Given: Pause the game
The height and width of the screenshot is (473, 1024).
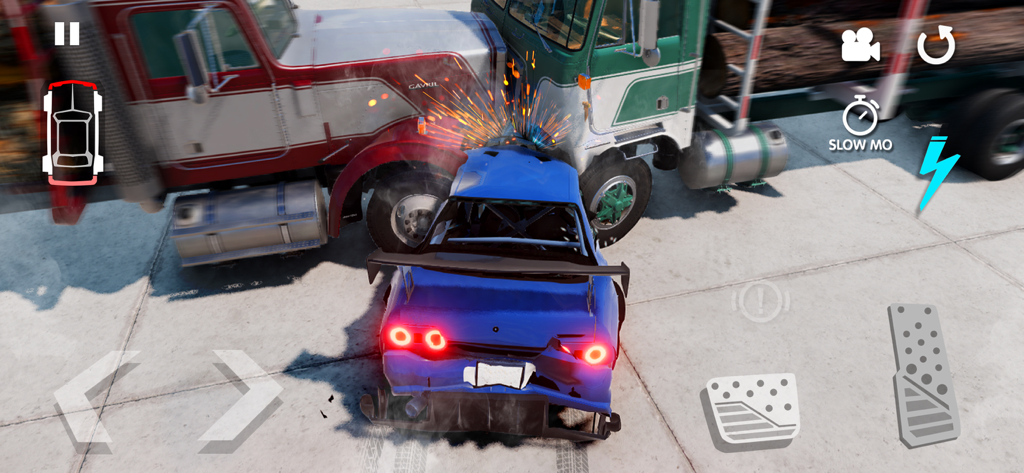Looking at the screenshot, I should coord(67,34).
